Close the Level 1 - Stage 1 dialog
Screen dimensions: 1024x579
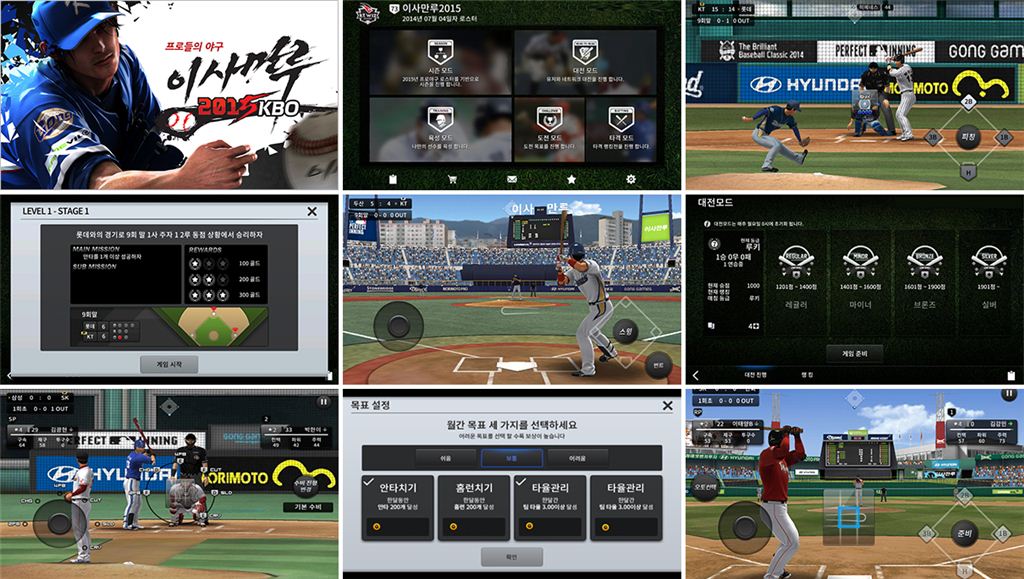click(312, 212)
